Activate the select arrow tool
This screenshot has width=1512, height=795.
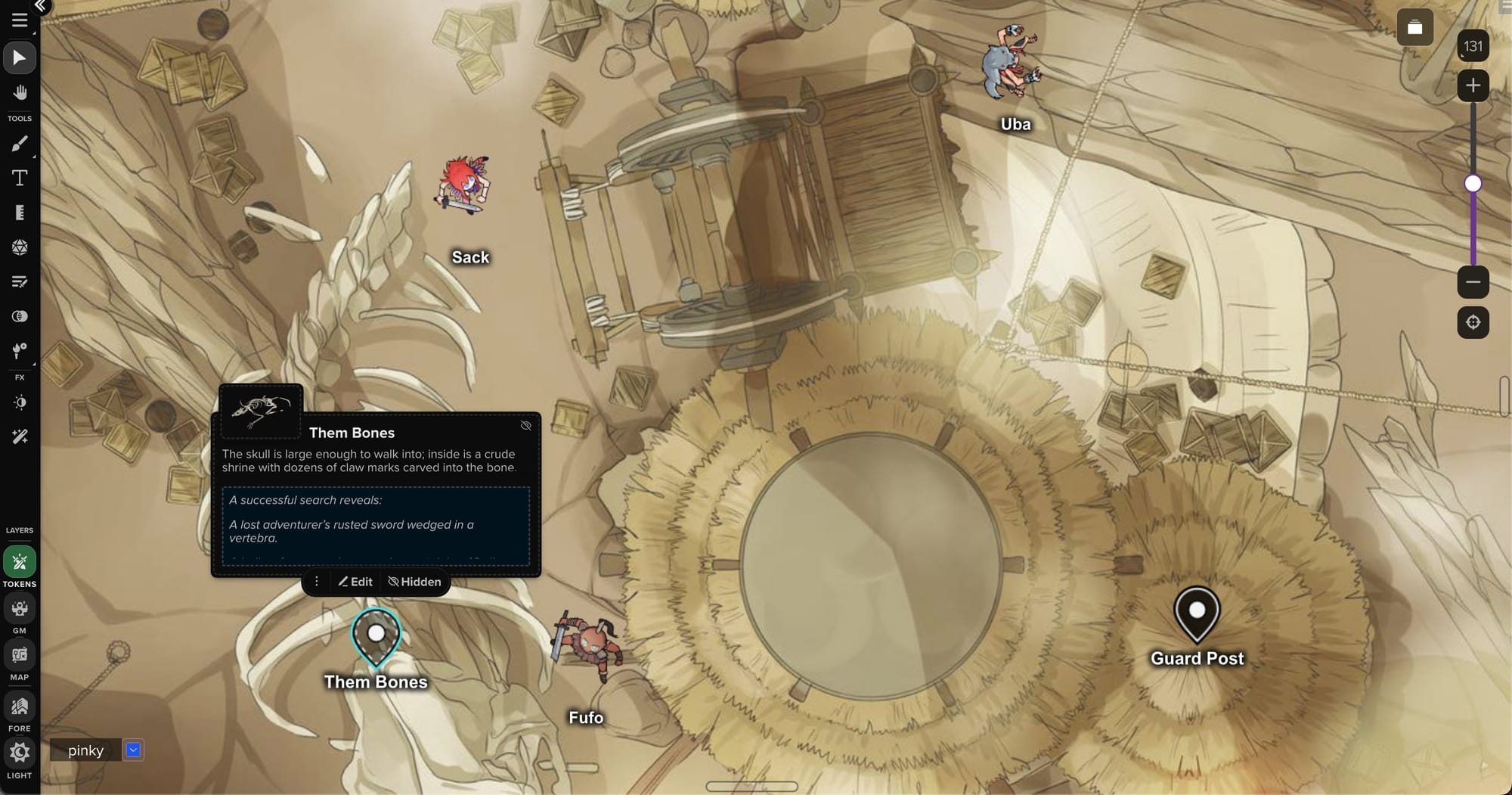(20, 58)
